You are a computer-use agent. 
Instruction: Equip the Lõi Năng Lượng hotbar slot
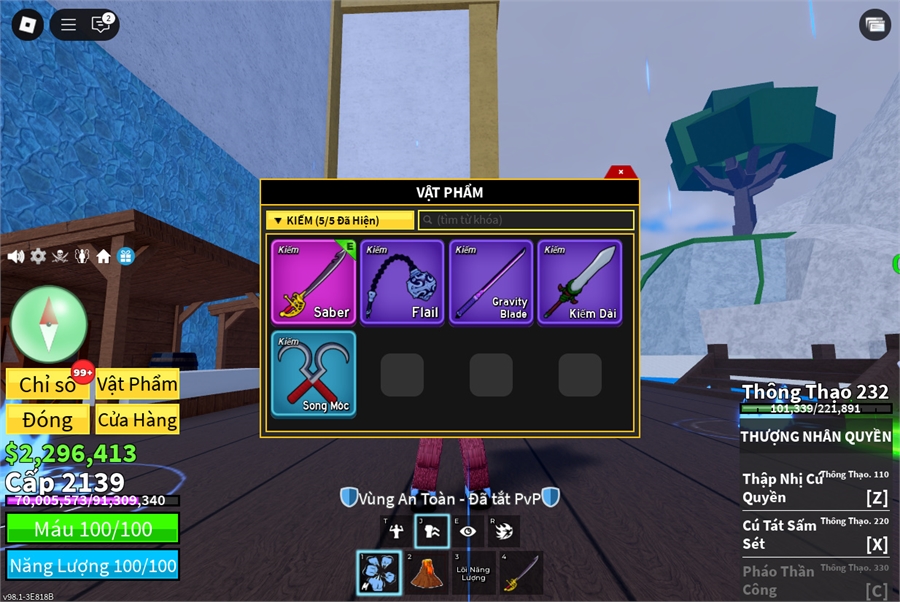coord(474,573)
